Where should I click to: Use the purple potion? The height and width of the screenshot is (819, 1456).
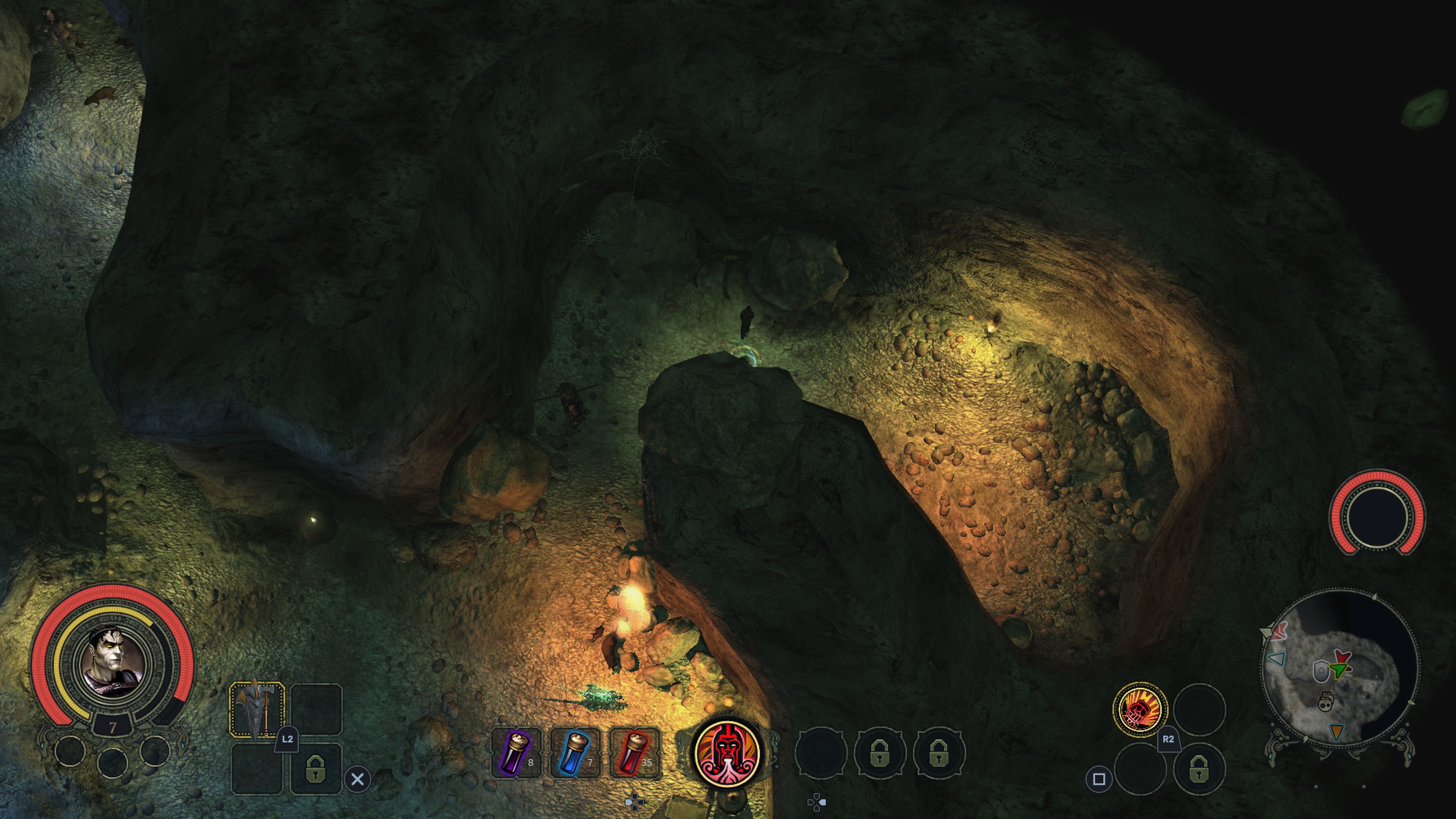516,752
